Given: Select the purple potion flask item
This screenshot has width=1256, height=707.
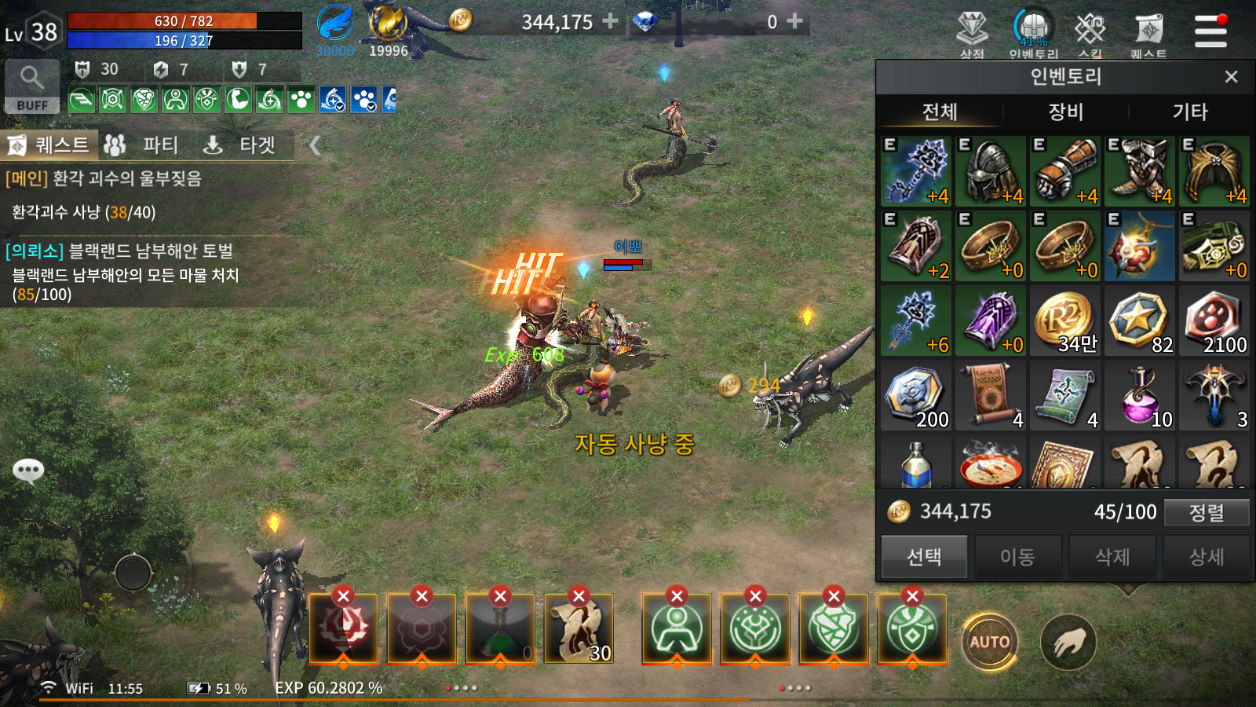Looking at the screenshot, I should [1140, 395].
